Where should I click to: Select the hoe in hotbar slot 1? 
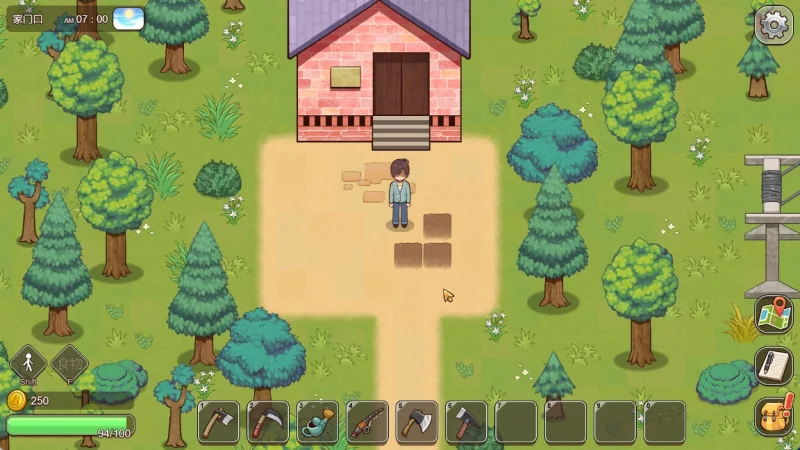click(x=218, y=422)
